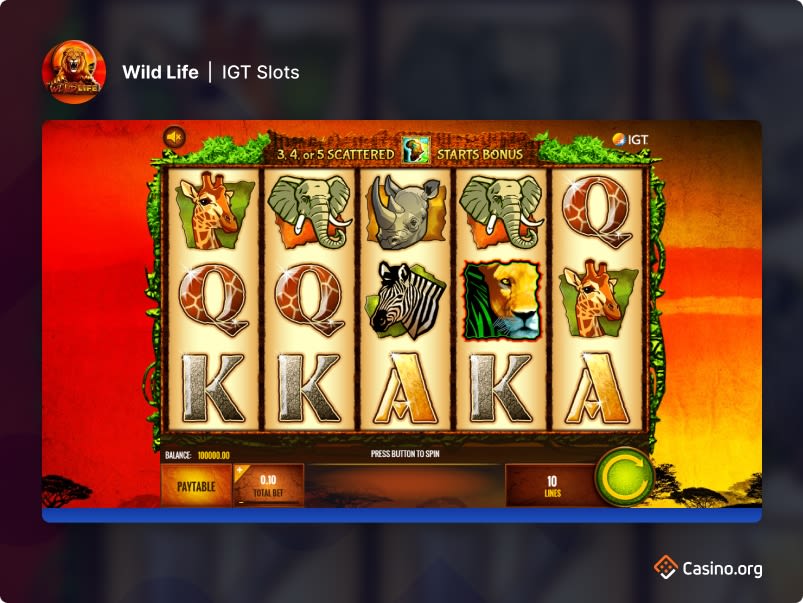The width and height of the screenshot is (803, 603).
Task: Increase total bet with the plus corner
Action: 241,469
